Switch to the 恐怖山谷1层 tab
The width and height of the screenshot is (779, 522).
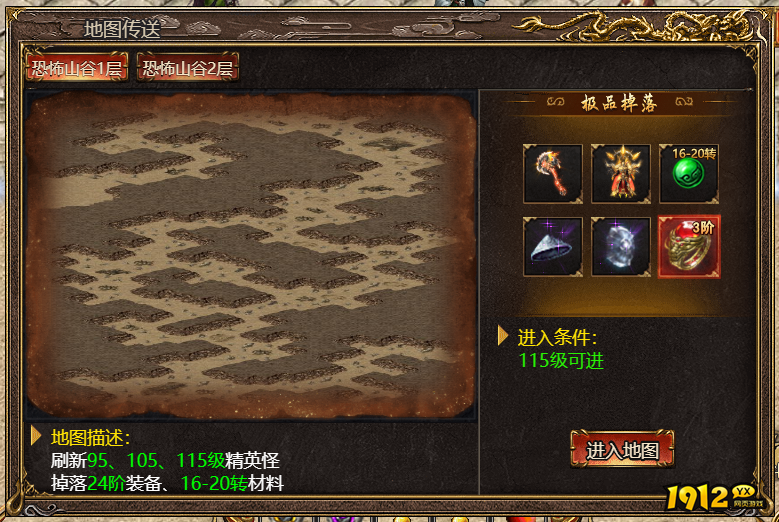[x=76, y=68]
